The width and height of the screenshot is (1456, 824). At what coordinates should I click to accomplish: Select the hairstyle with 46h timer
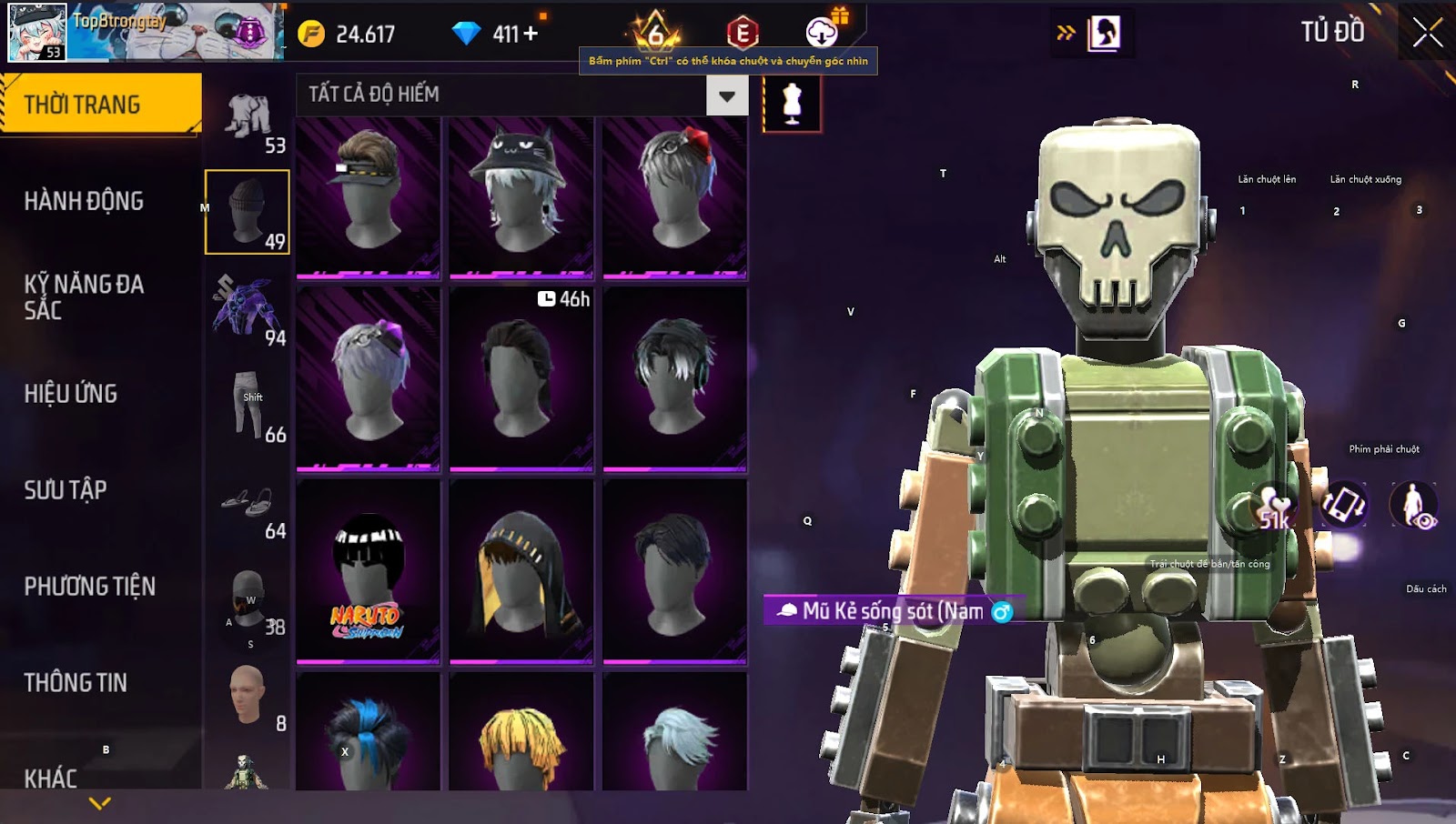521,379
